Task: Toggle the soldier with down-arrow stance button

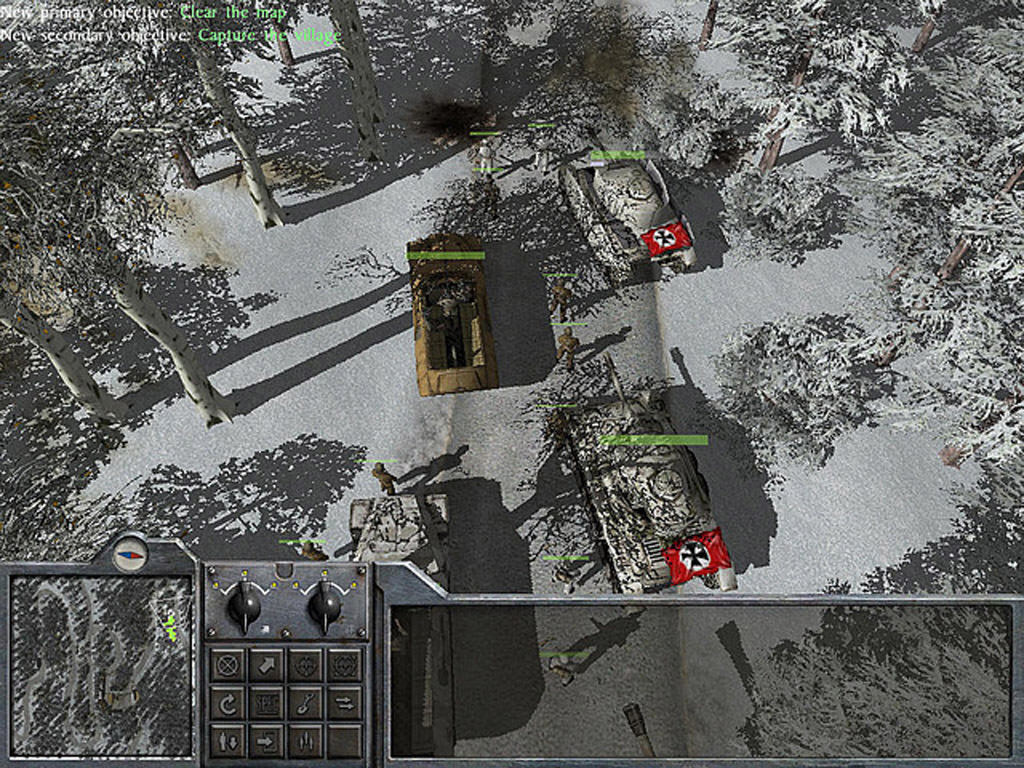Action: [228, 741]
